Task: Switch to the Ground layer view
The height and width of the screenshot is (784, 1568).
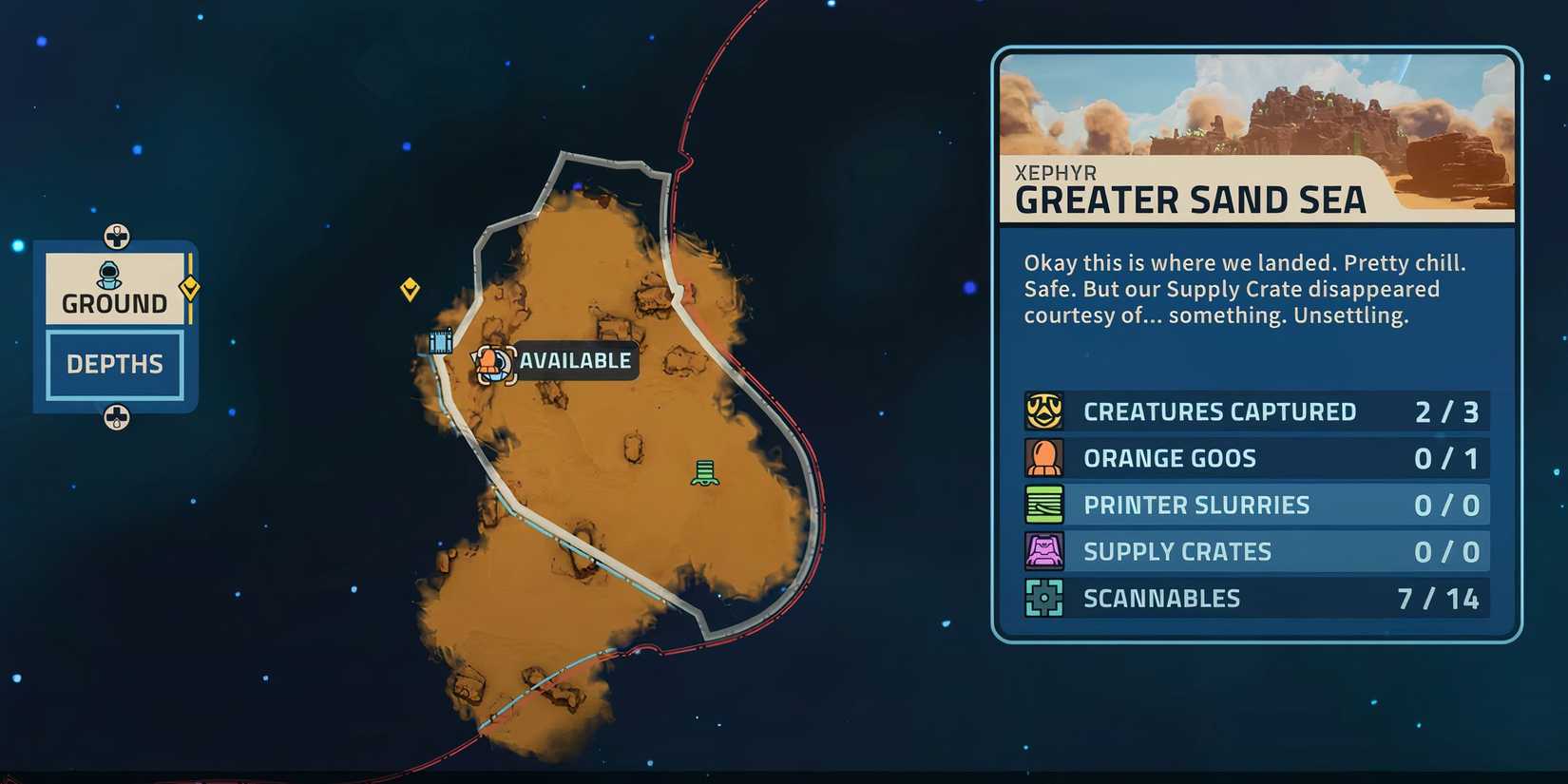Action: pos(113,302)
